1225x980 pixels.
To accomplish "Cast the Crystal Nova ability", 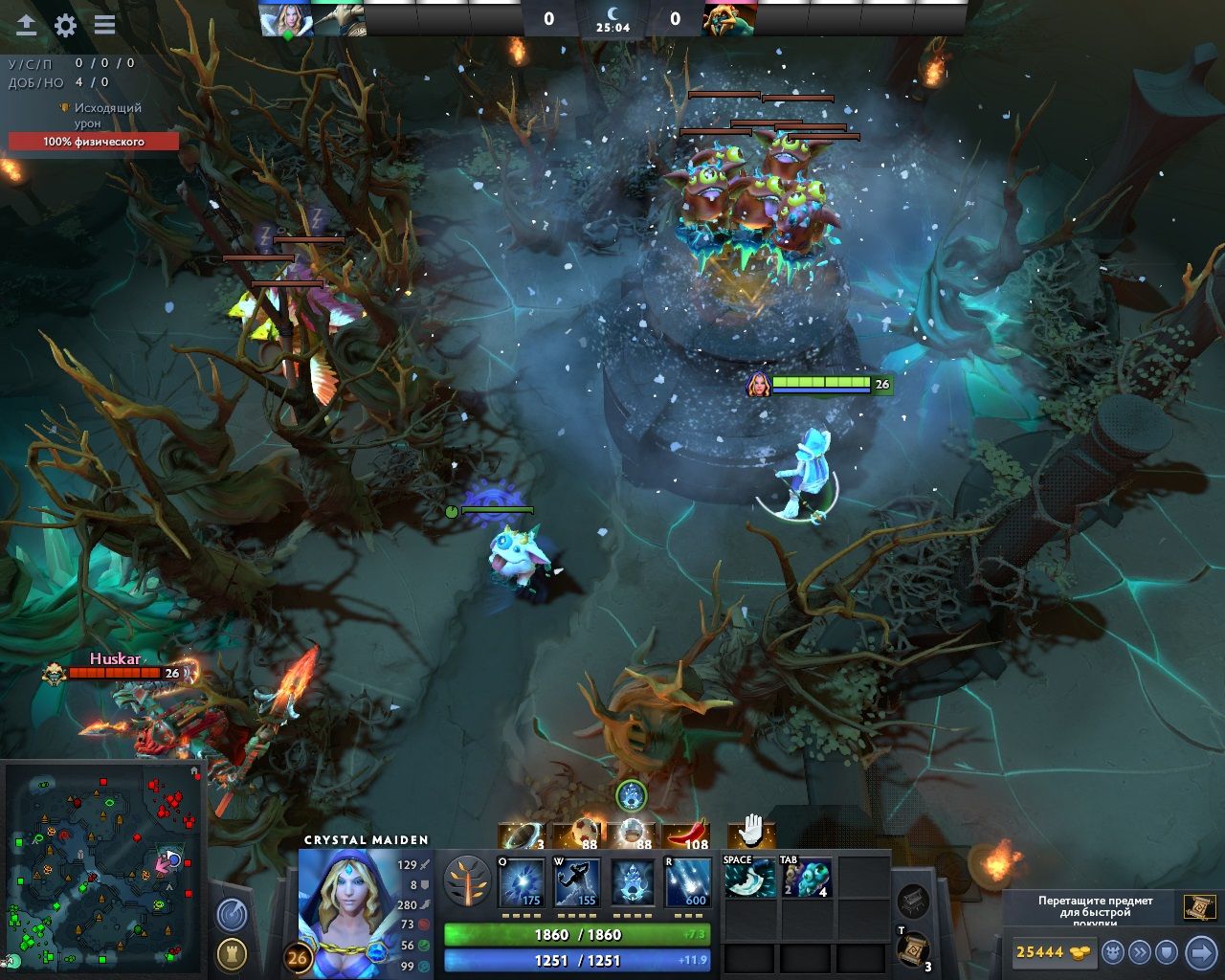I will pyautogui.click(x=523, y=882).
